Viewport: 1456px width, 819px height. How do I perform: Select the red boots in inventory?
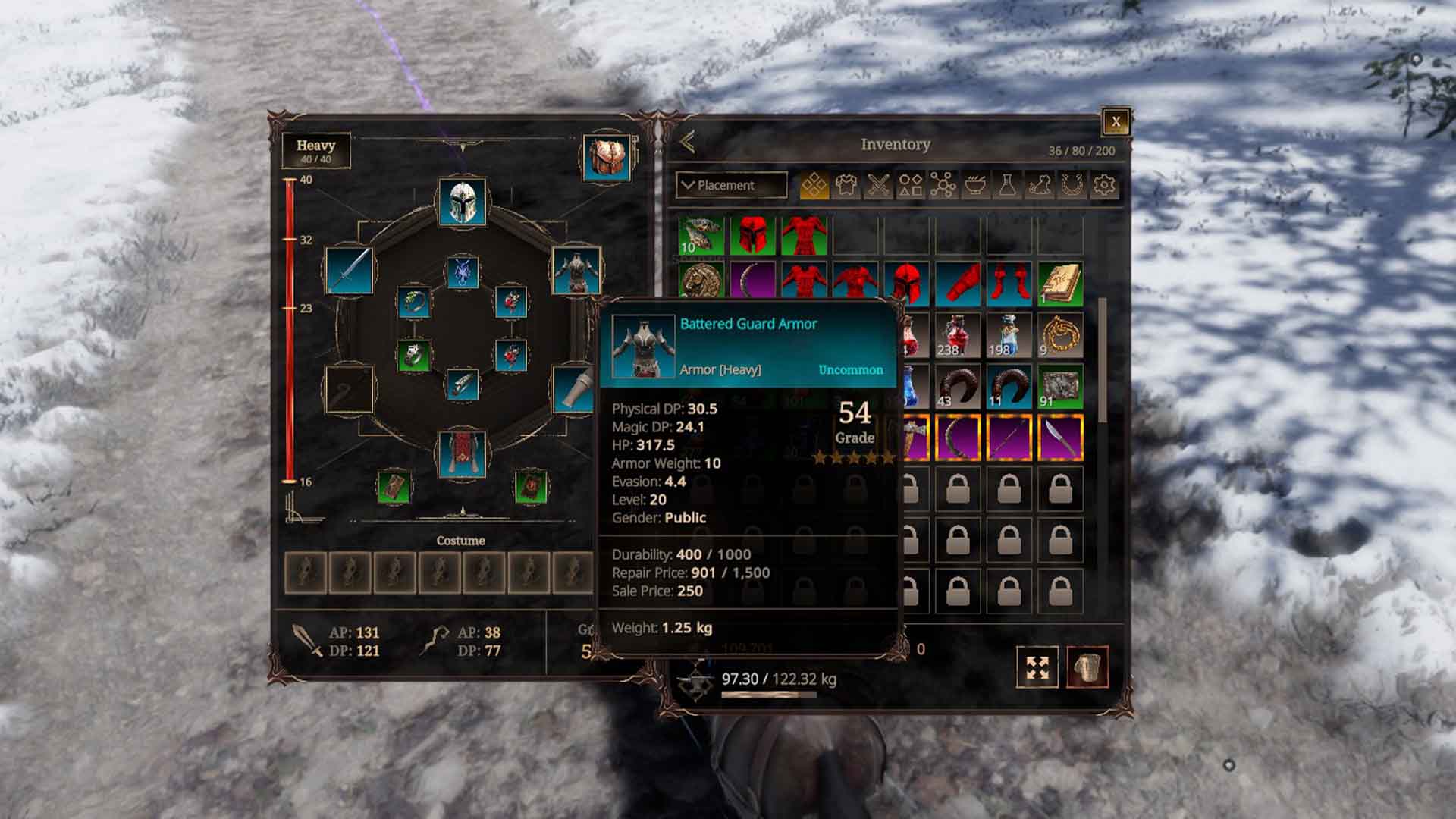click(1009, 283)
